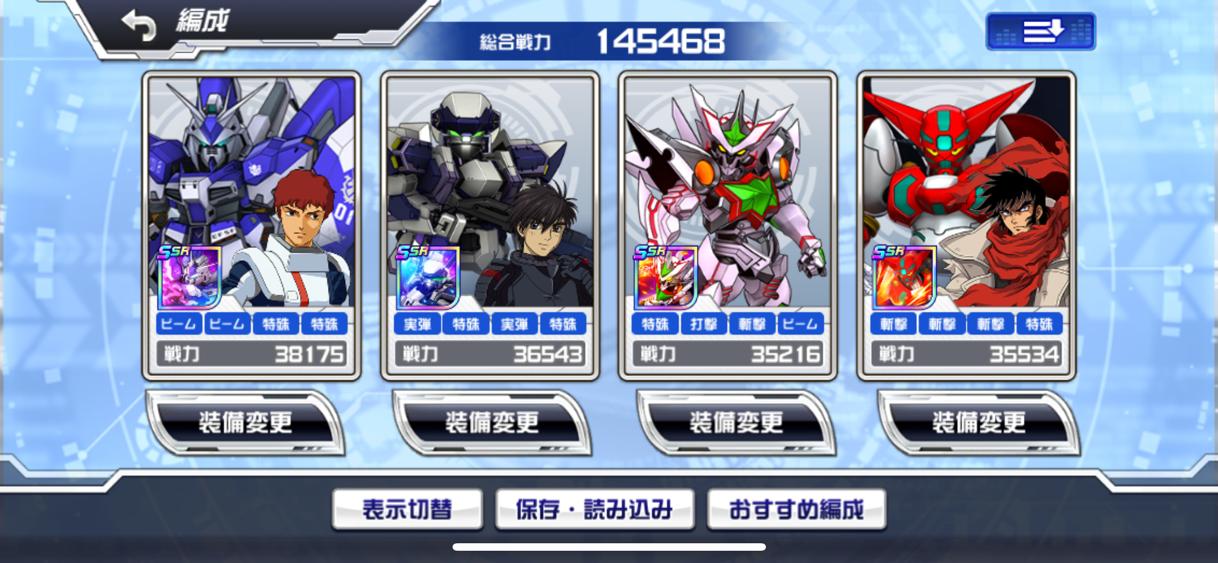Open the 保存・読み込み save/load menu
This screenshot has height=563, width=1218.
(x=594, y=510)
